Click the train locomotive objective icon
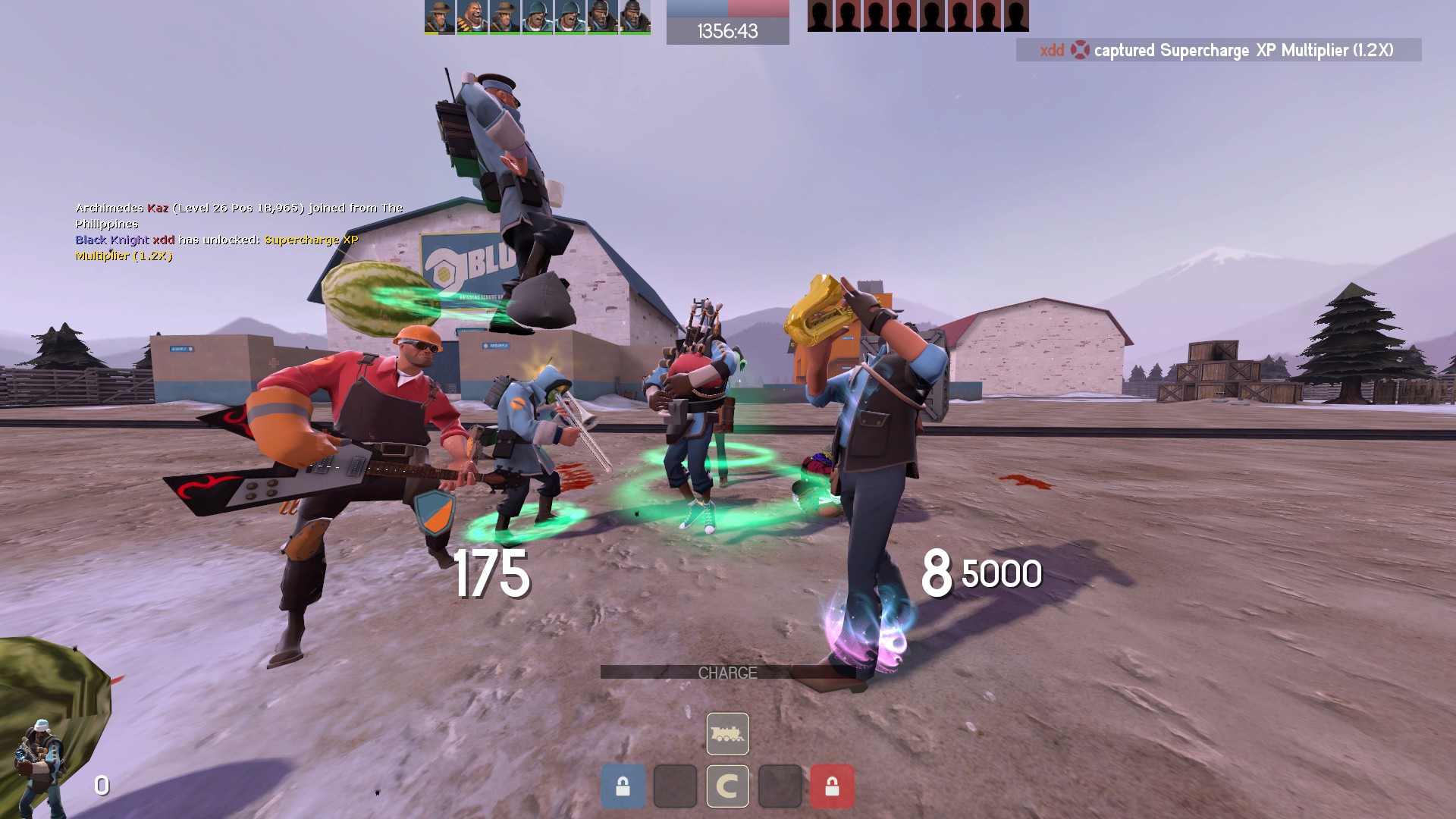The image size is (1456, 819). point(727,734)
